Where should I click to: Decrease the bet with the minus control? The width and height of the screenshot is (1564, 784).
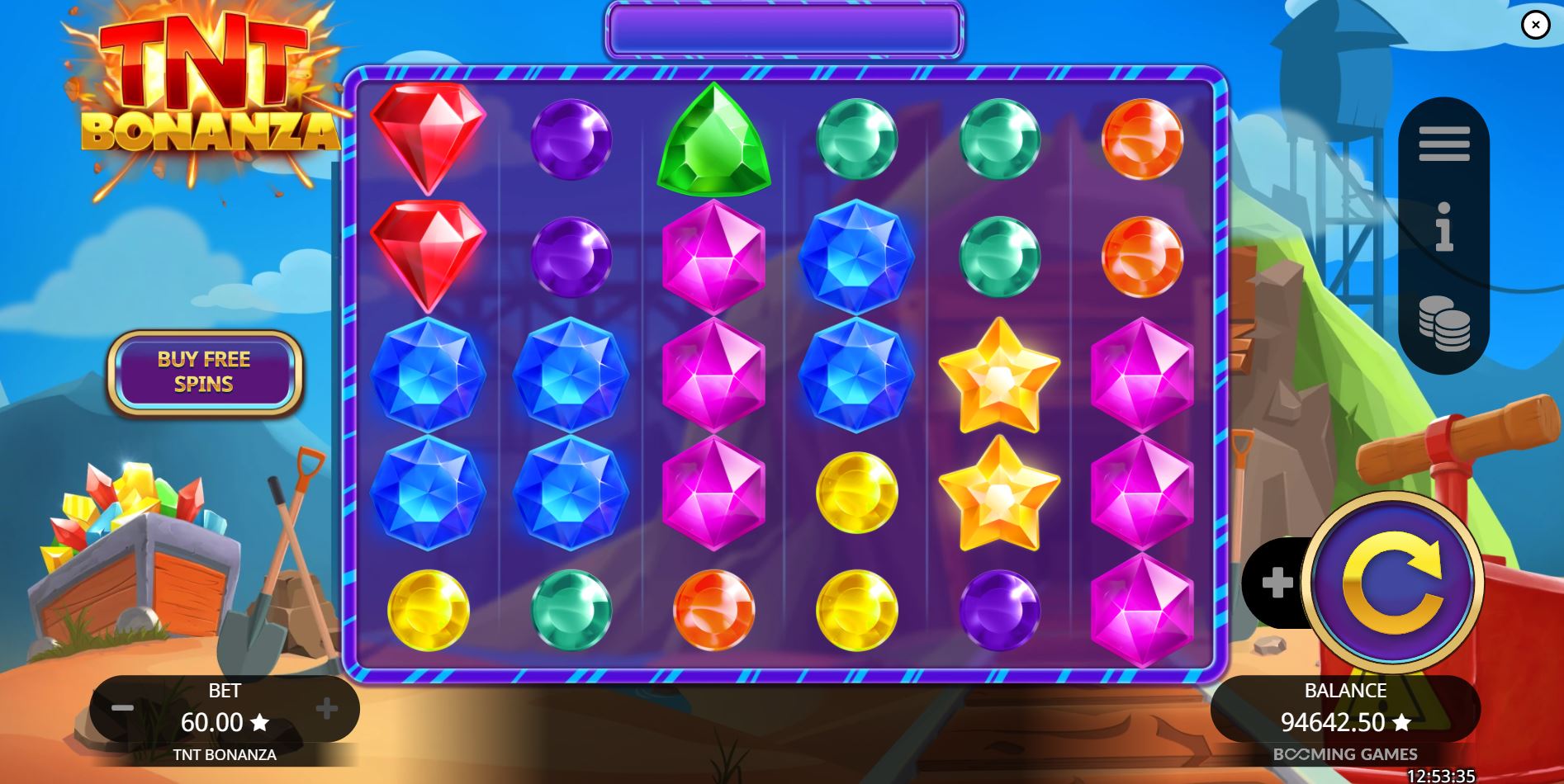click(x=122, y=708)
